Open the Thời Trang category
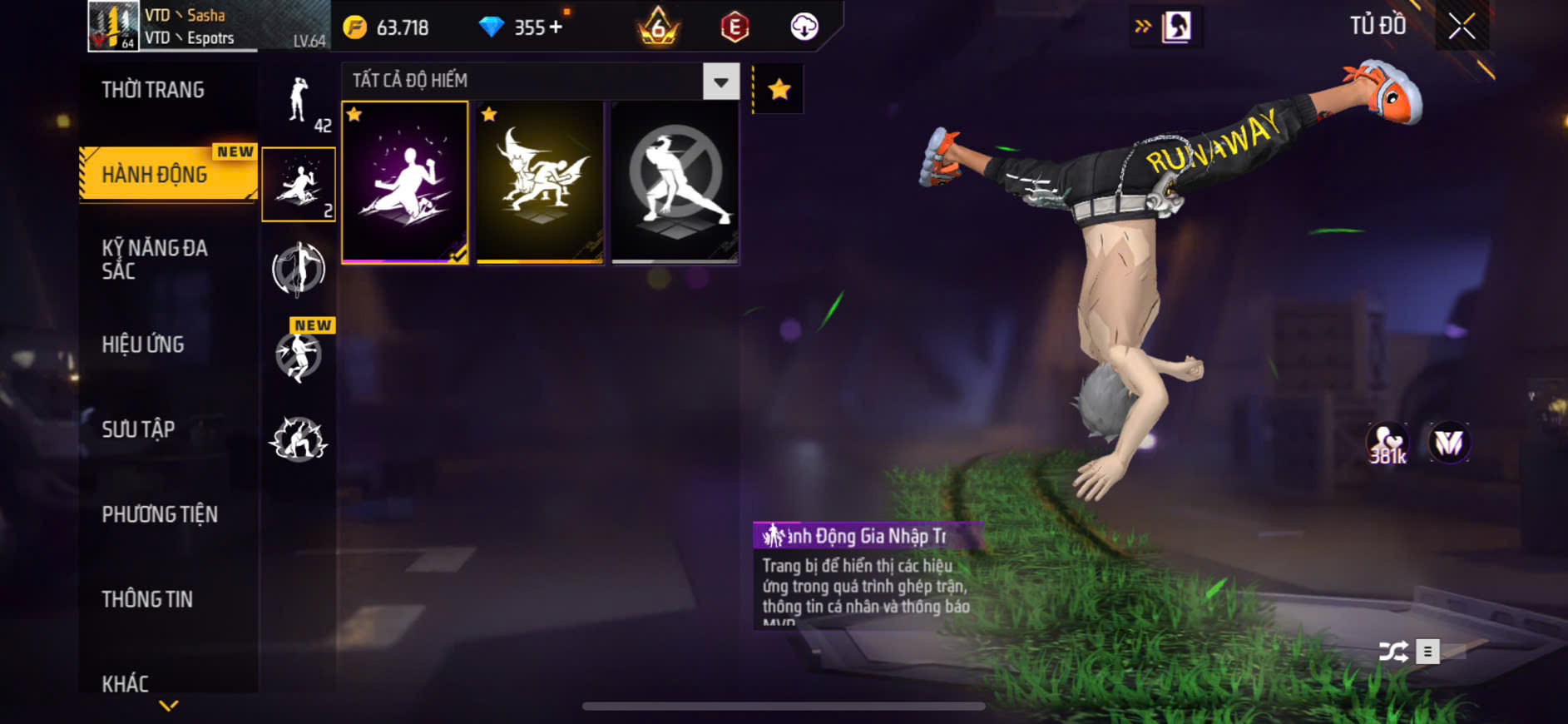The height and width of the screenshot is (724, 1568). click(153, 90)
